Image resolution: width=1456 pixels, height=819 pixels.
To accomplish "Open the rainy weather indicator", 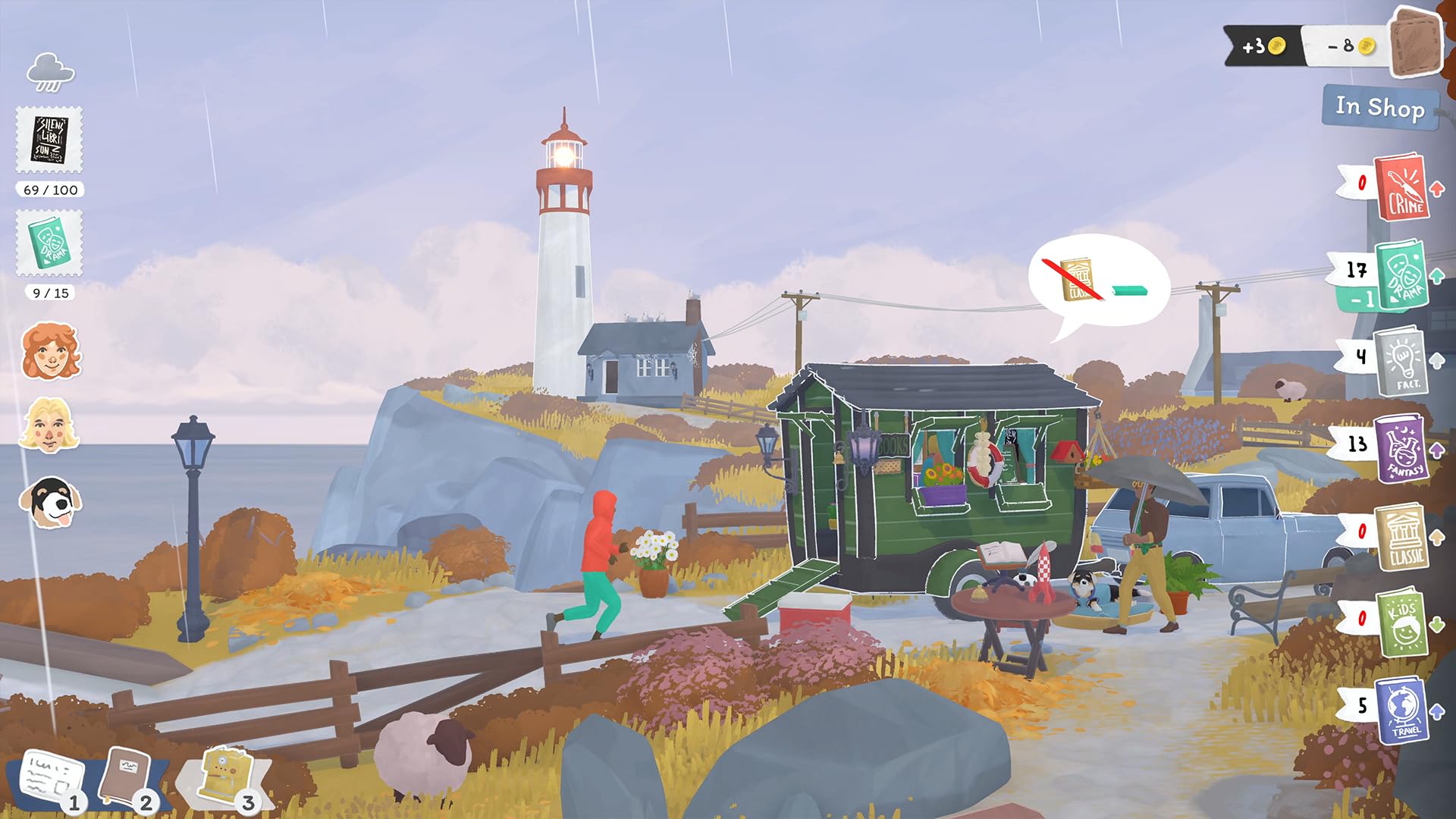I will [x=50, y=70].
